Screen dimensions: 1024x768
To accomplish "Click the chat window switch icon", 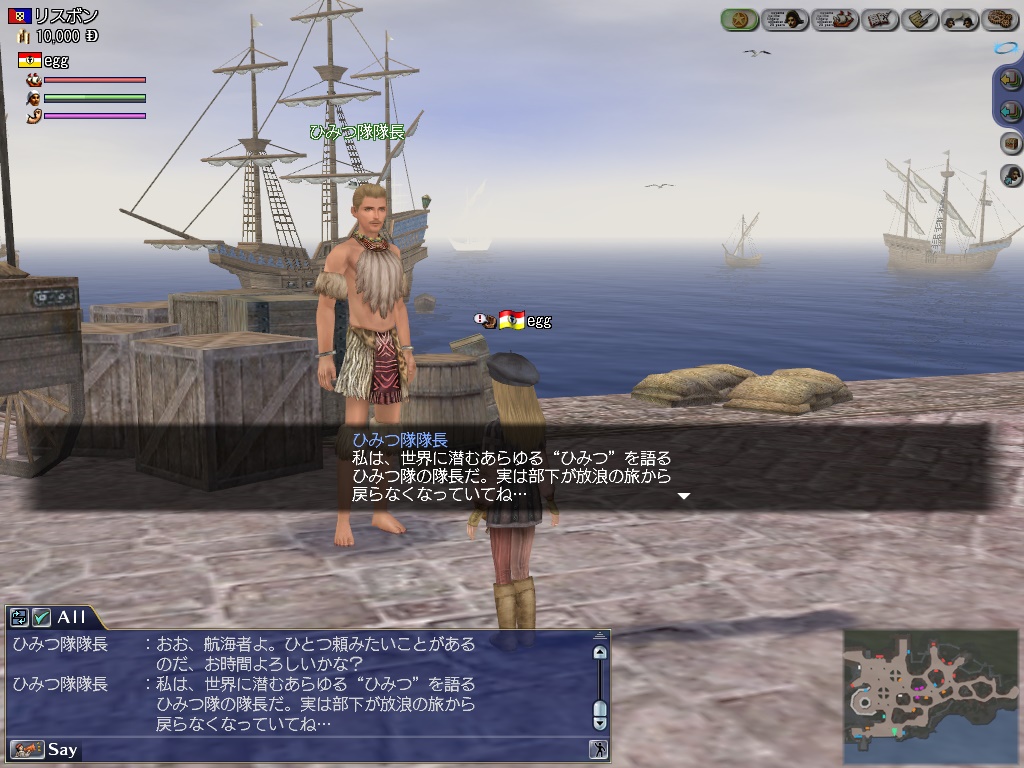I will pos(20,617).
